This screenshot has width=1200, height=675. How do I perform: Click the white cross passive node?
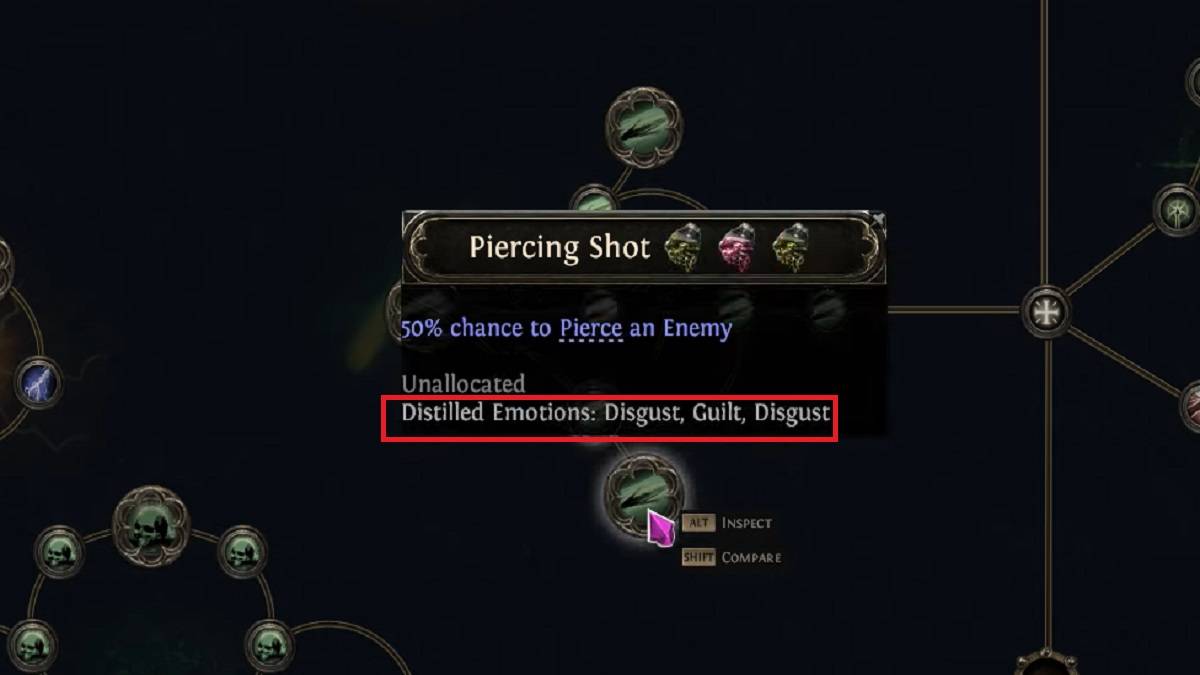tap(1045, 310)
